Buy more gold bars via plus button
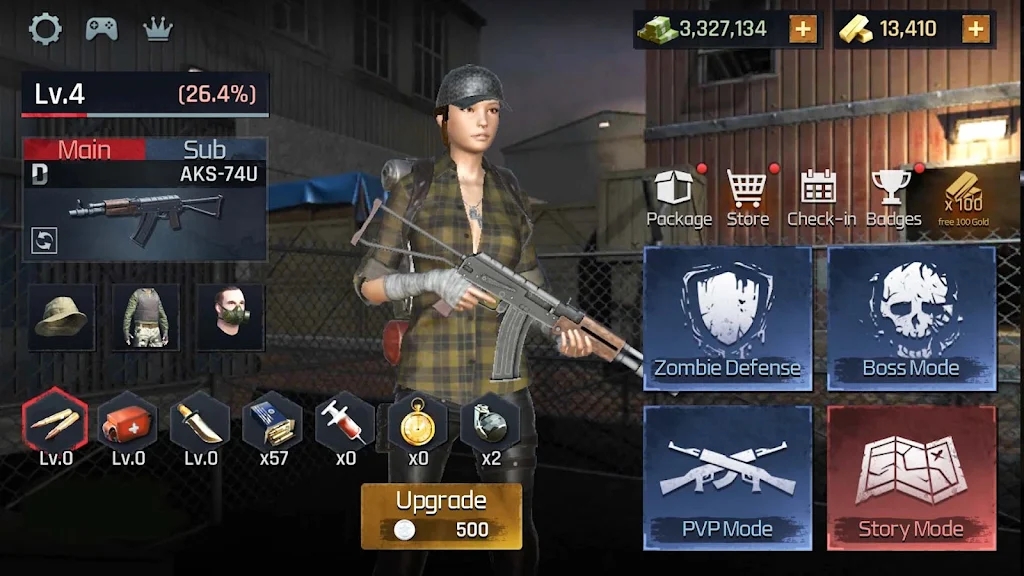The height and width of the screenshot is (576, 1024). point(975,29)
